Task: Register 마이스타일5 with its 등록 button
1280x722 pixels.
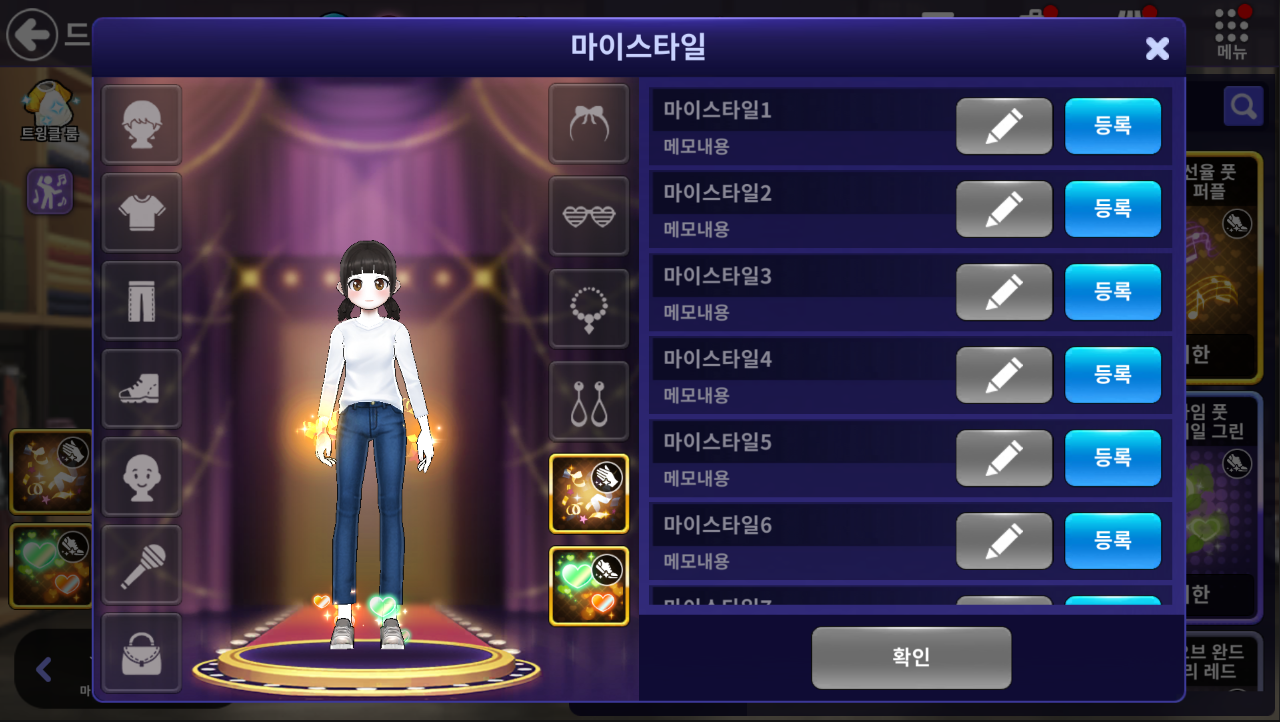Action: point(1112,458)
